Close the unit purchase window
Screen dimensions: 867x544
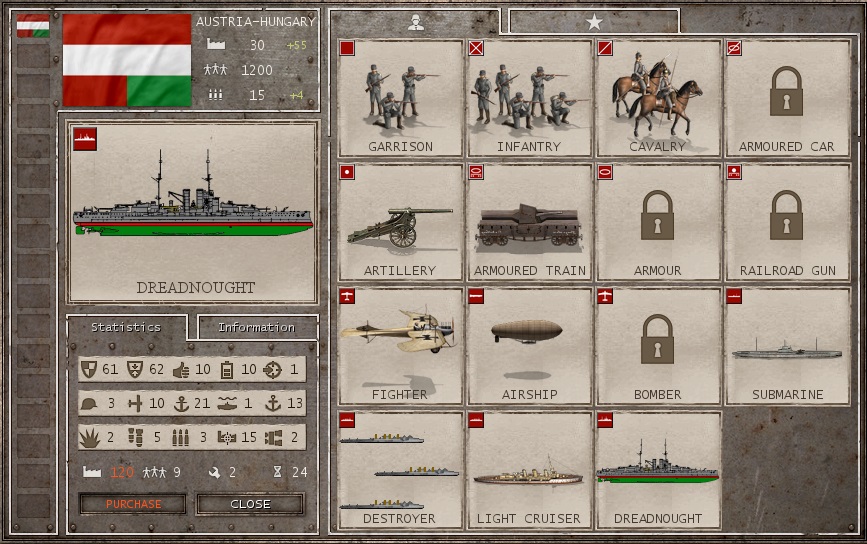click(250, 504)
